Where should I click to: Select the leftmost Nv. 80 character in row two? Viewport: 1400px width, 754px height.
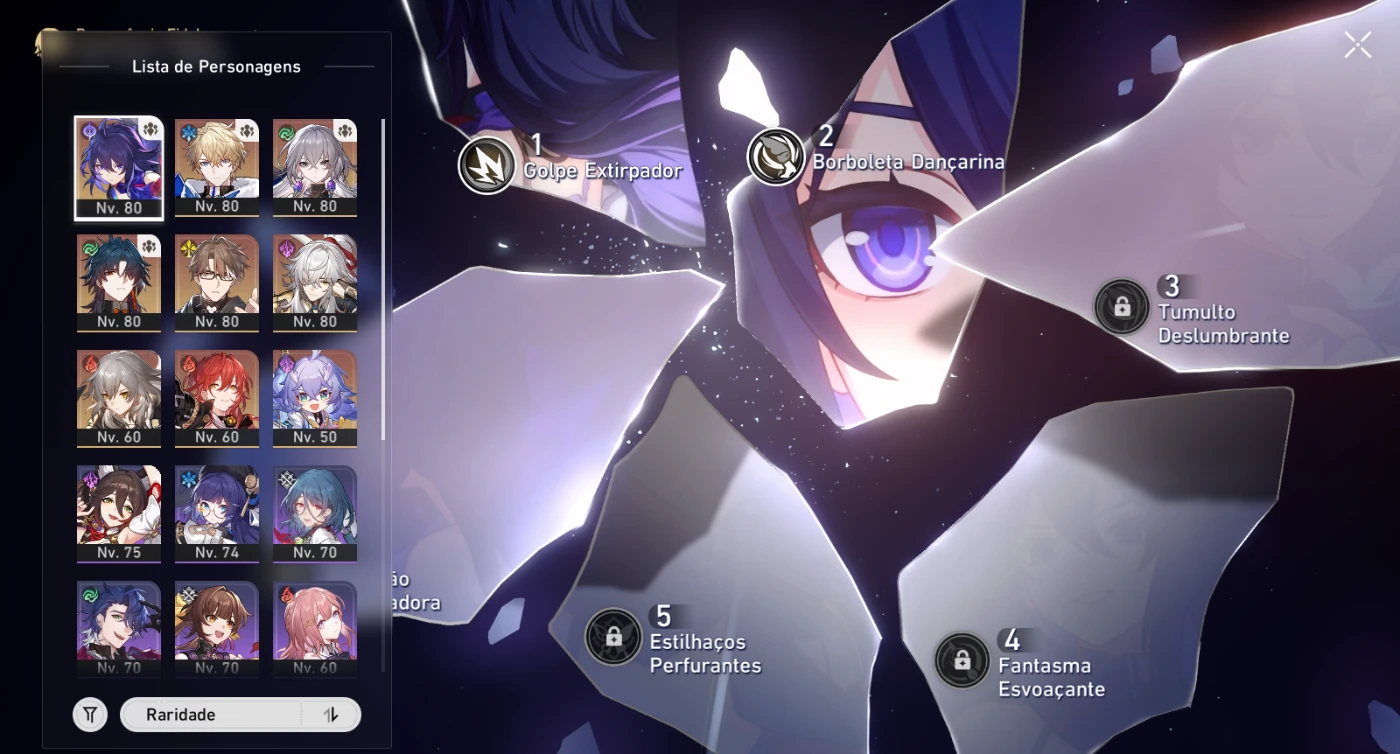pyautogui.click(x=118, y=280)
